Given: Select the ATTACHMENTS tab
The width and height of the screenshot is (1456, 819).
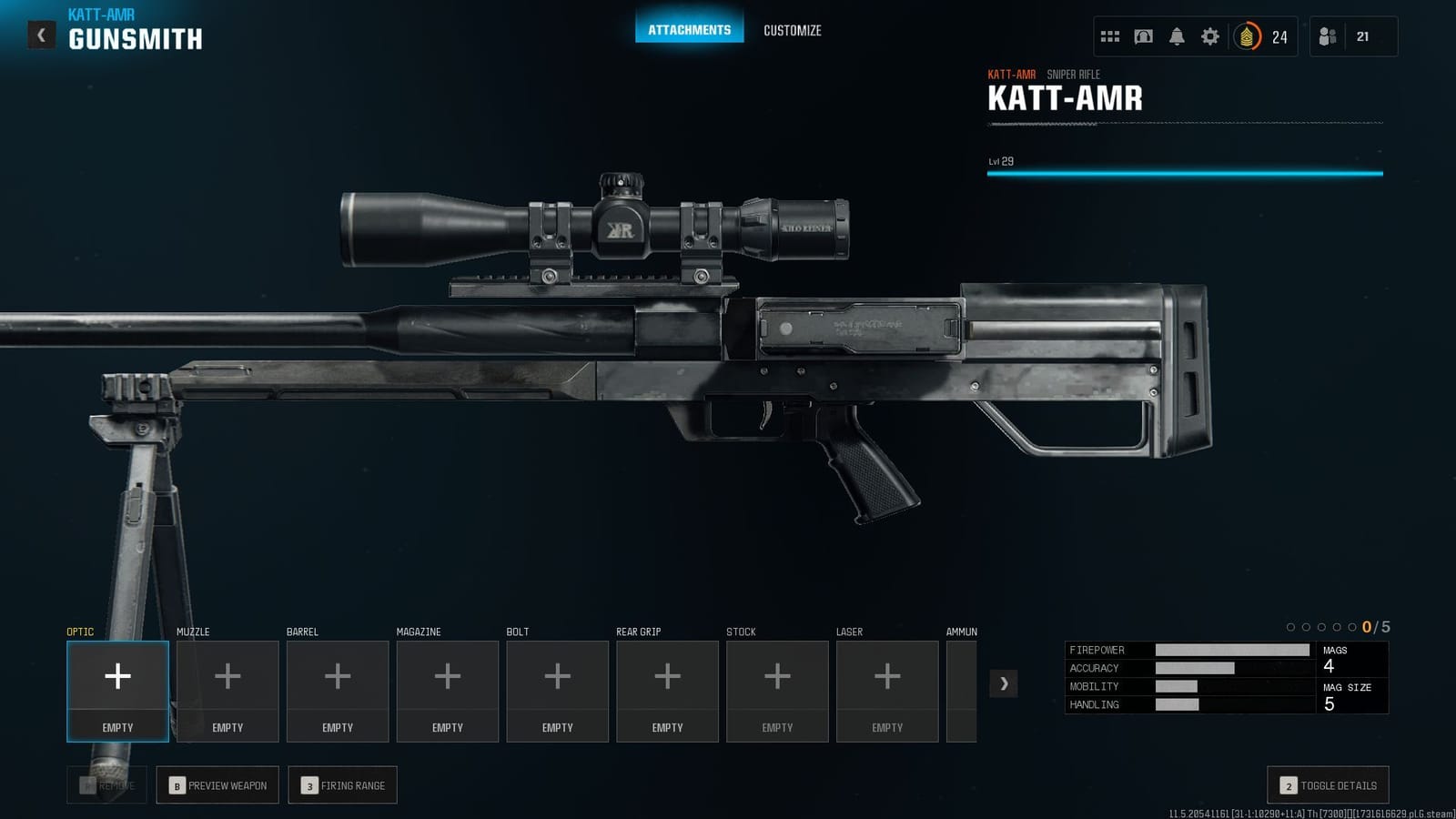Looking at the screenshot, I should coord(689,28).
